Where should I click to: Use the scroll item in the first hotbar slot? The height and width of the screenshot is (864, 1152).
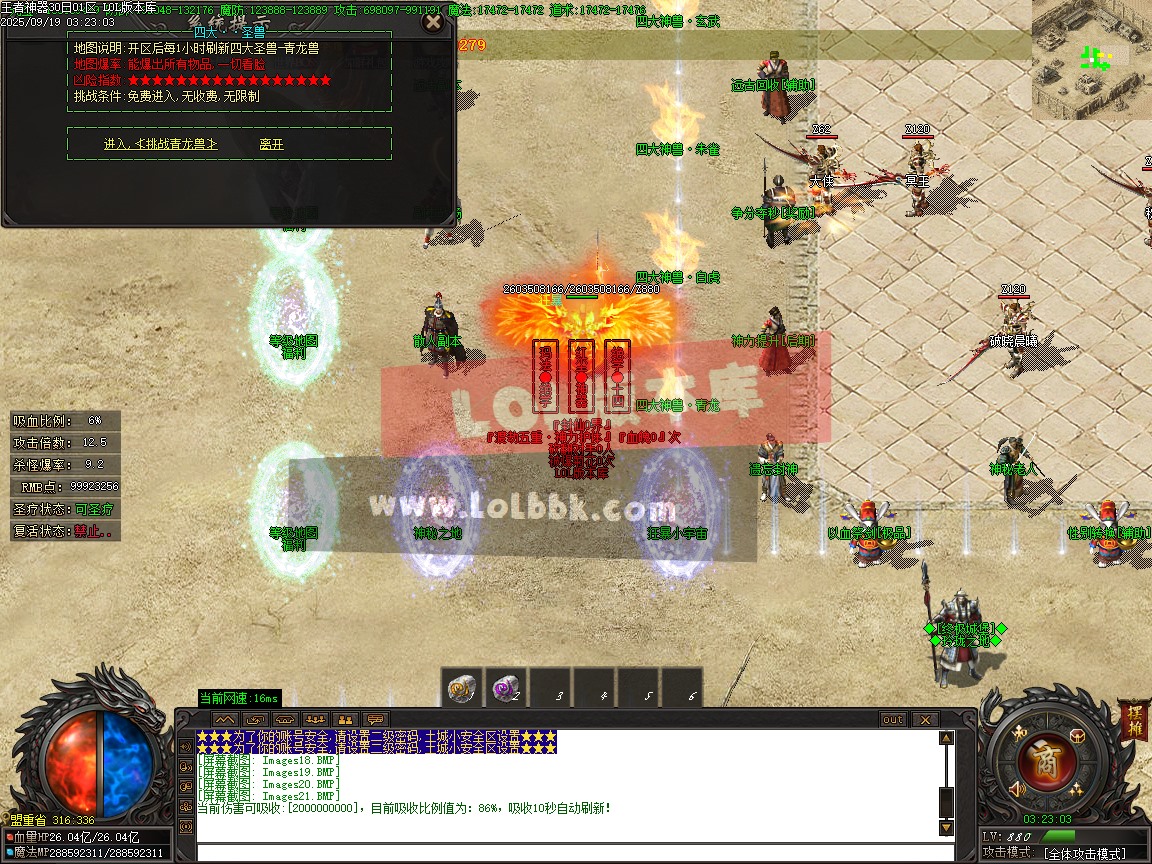[462, 689]
